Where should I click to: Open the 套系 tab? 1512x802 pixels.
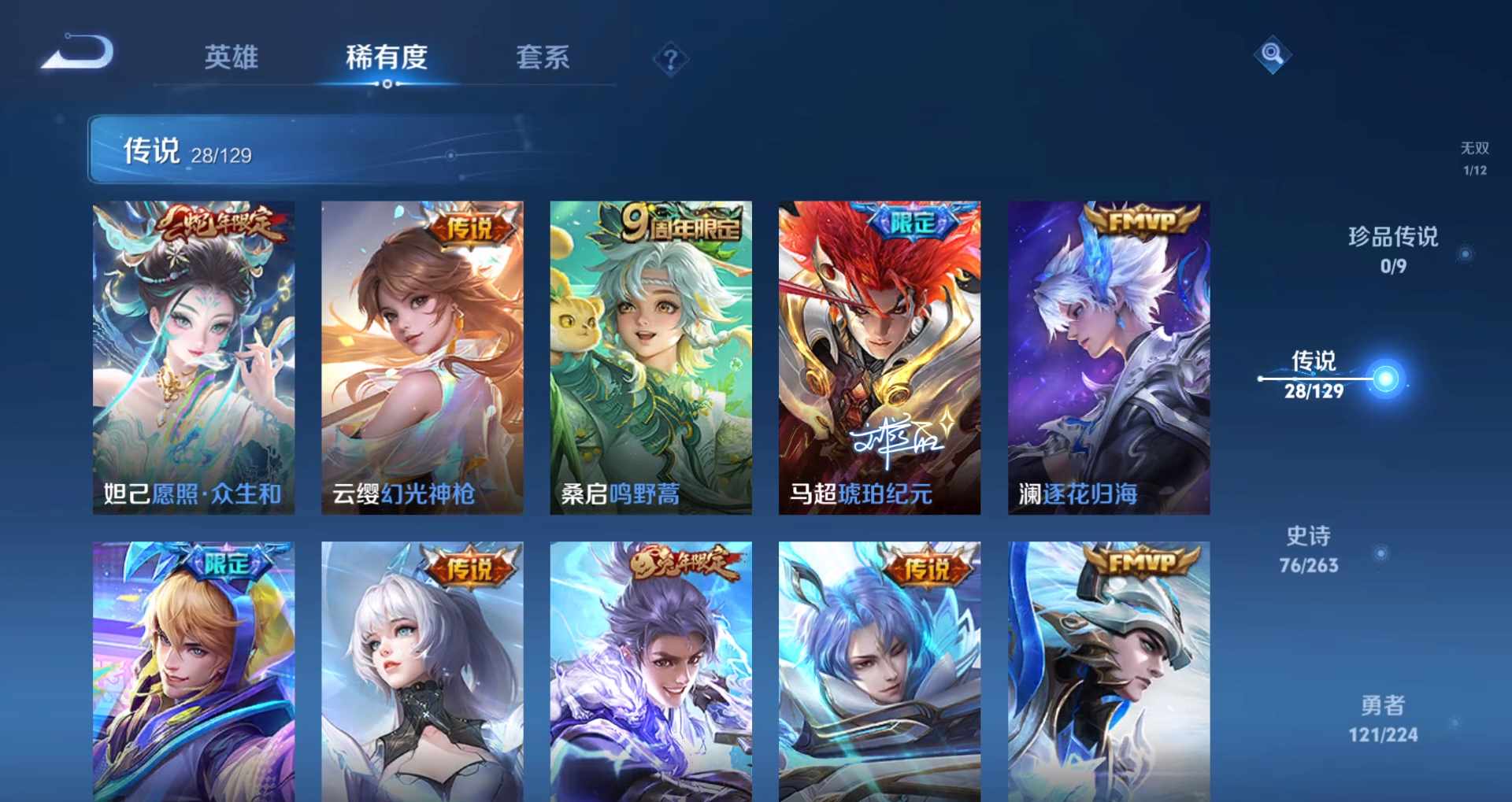[543, 57]
